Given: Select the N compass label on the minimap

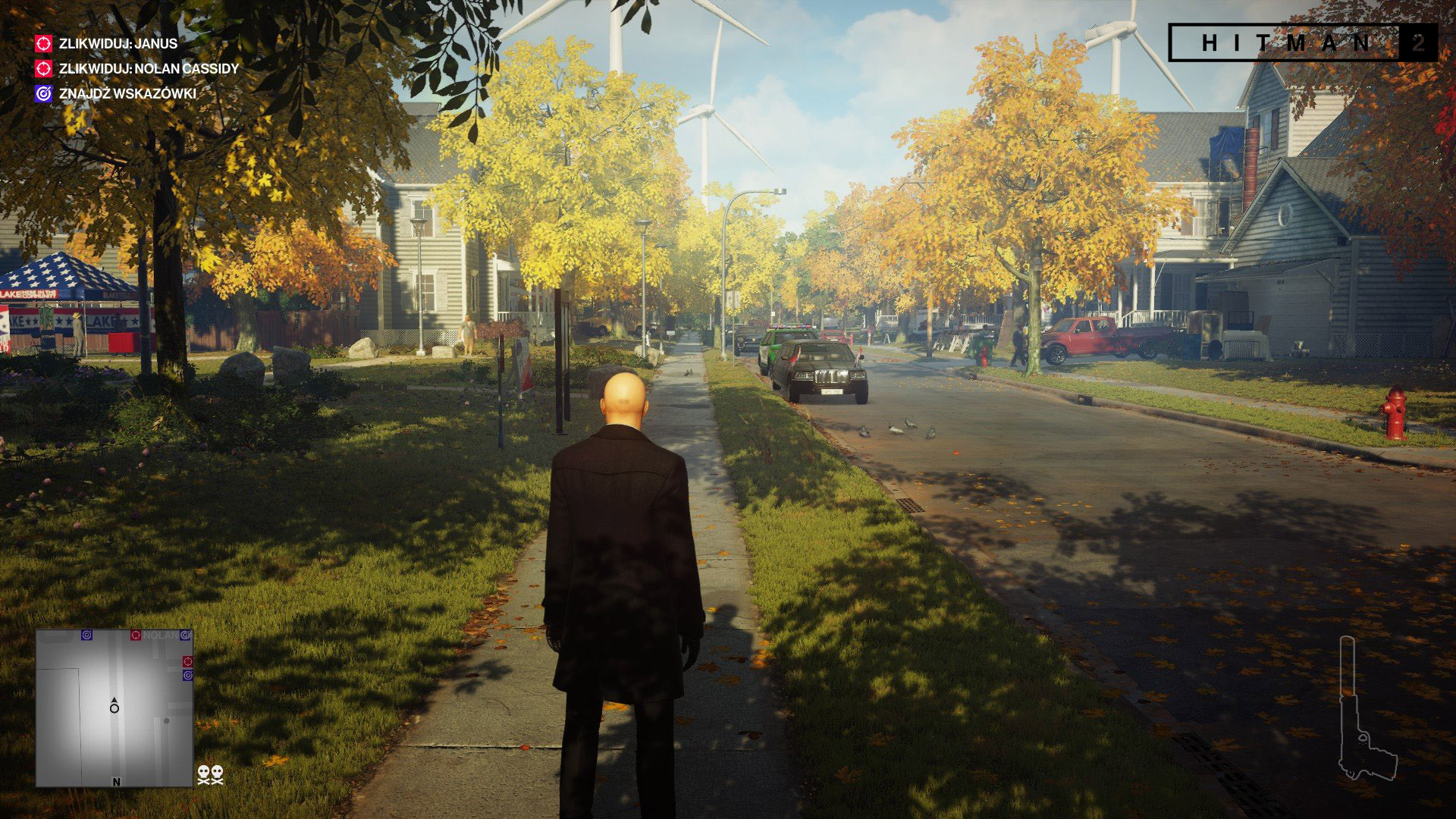Looking at the screenshot, I should tap(116, 782).
